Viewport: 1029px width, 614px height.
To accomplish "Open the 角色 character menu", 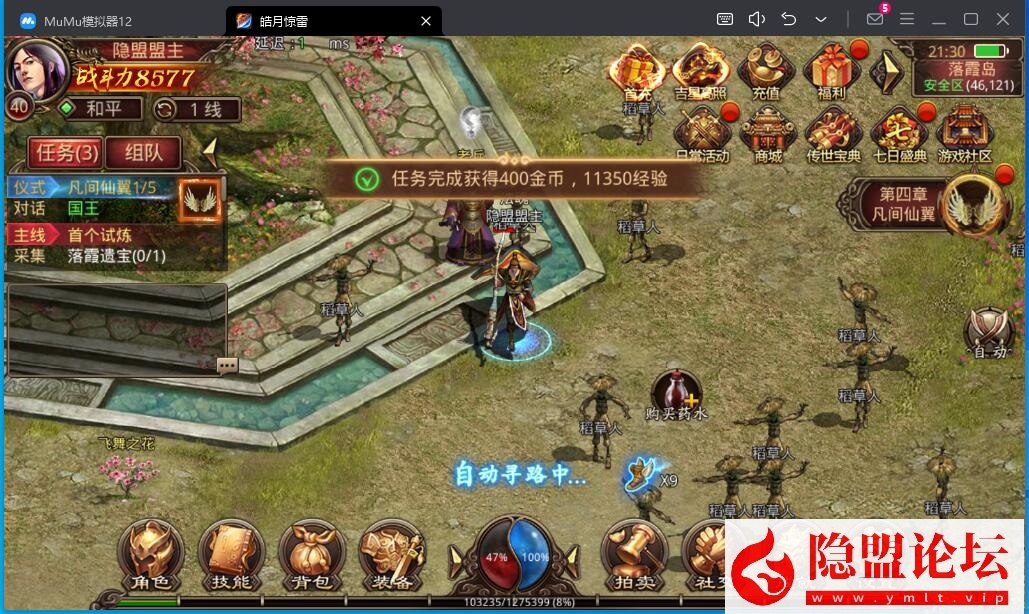I will 150,555.
